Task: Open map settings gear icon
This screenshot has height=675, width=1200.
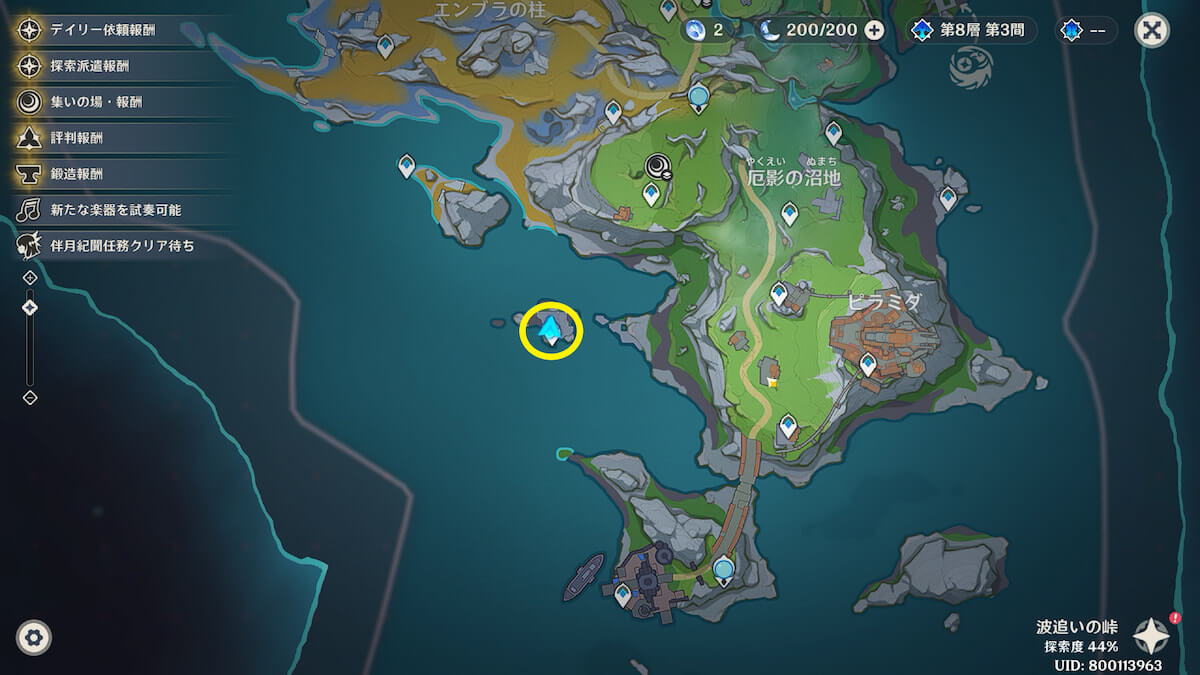Action: click(34, 637)
